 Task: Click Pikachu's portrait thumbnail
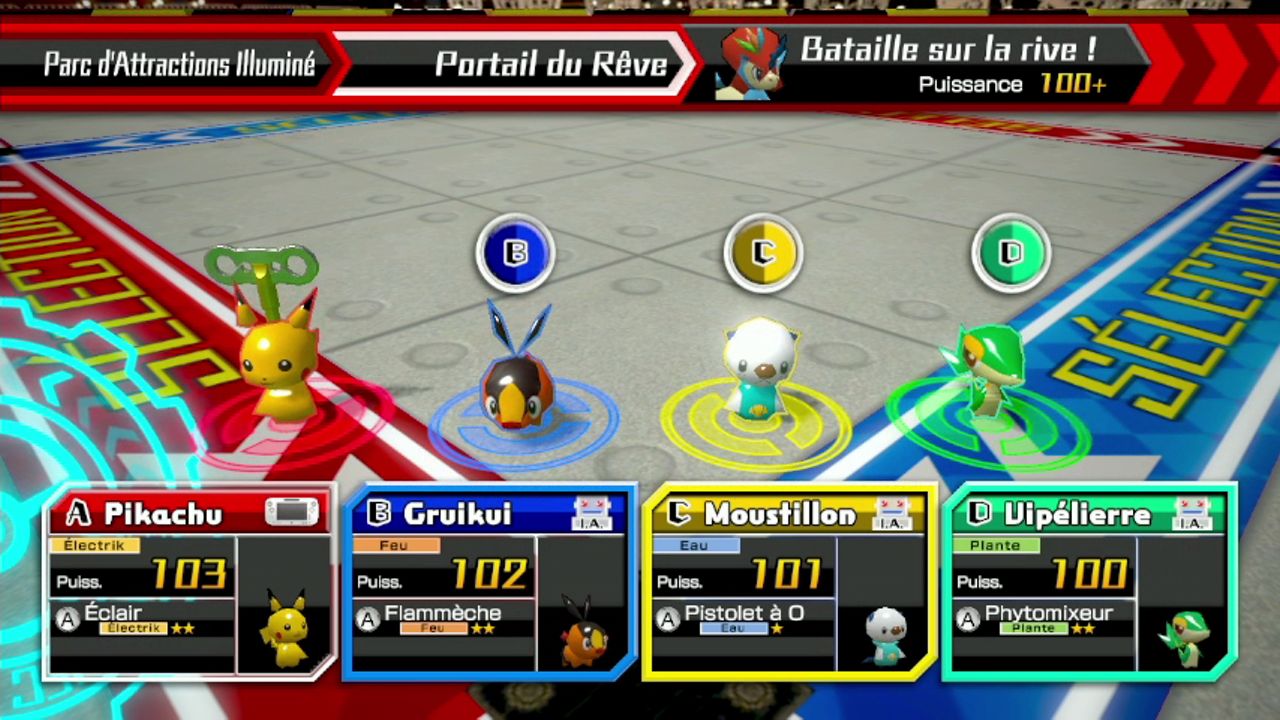pyautogui.click(x=286, y=628)
